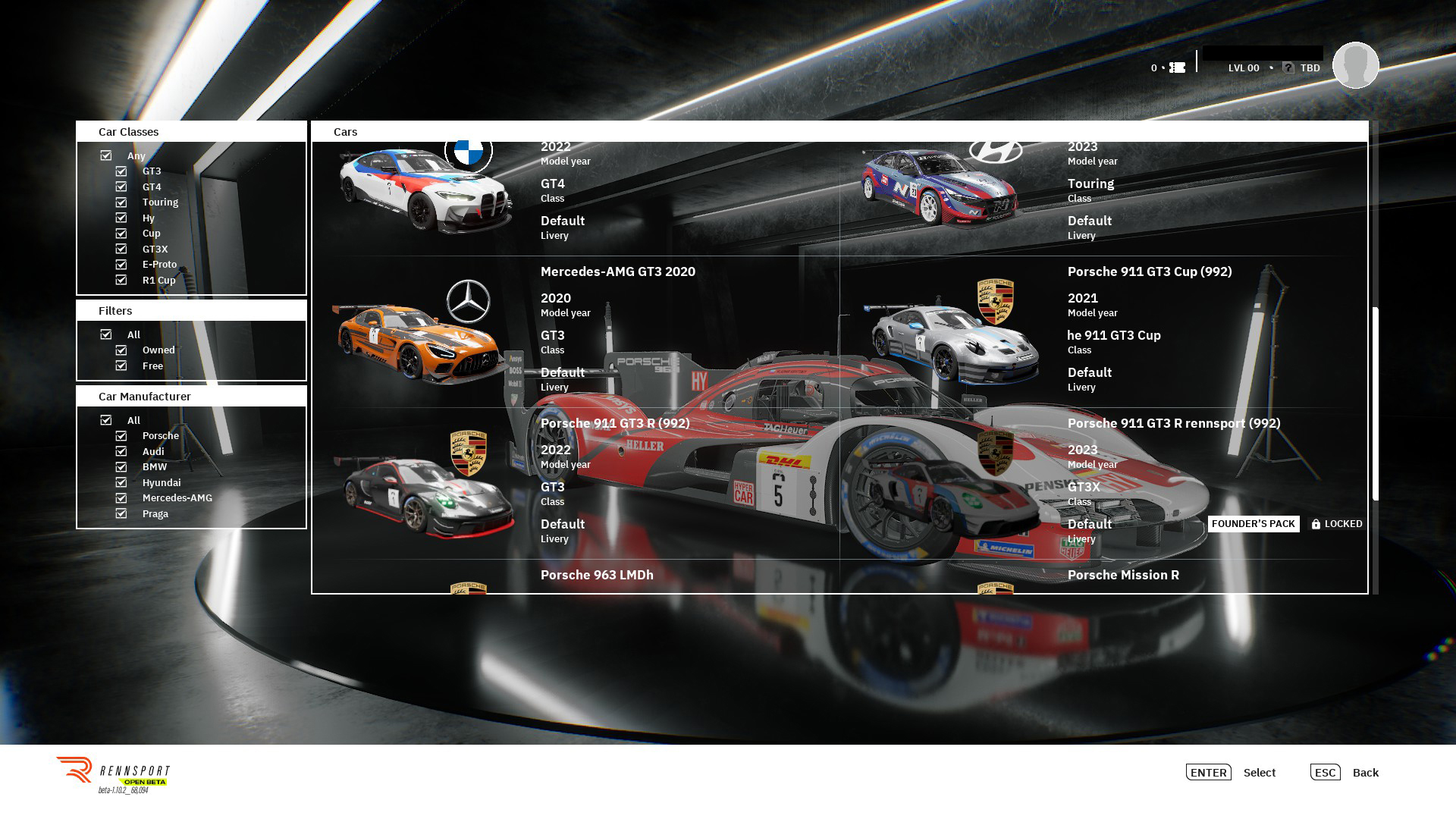
Task: Toggle the R1 Cup class checkbox
Action: [121, 280]
